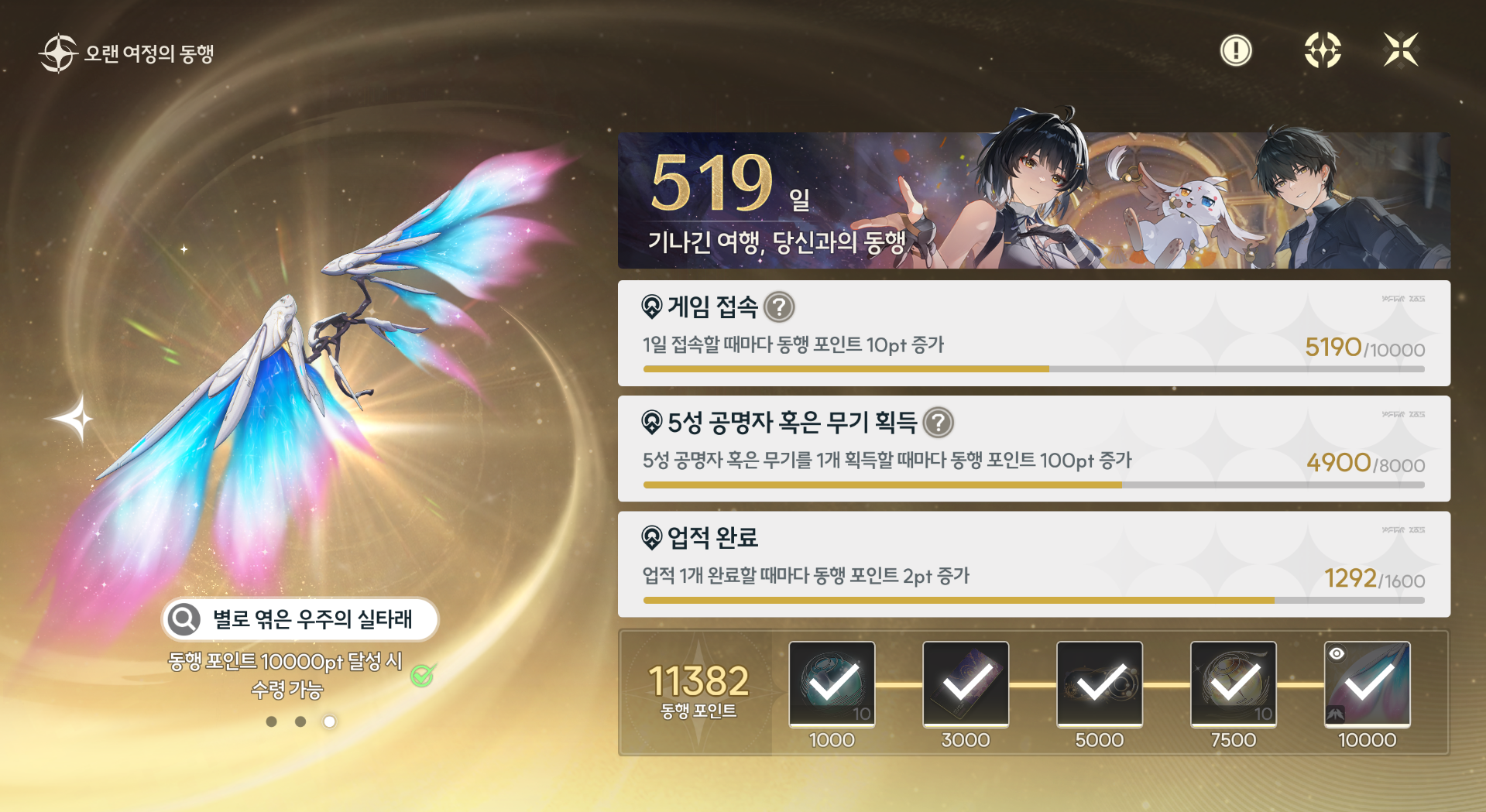This screenshot has width=1486, height=812.
Task: Select the first carousel page dot
Action: 270,721
